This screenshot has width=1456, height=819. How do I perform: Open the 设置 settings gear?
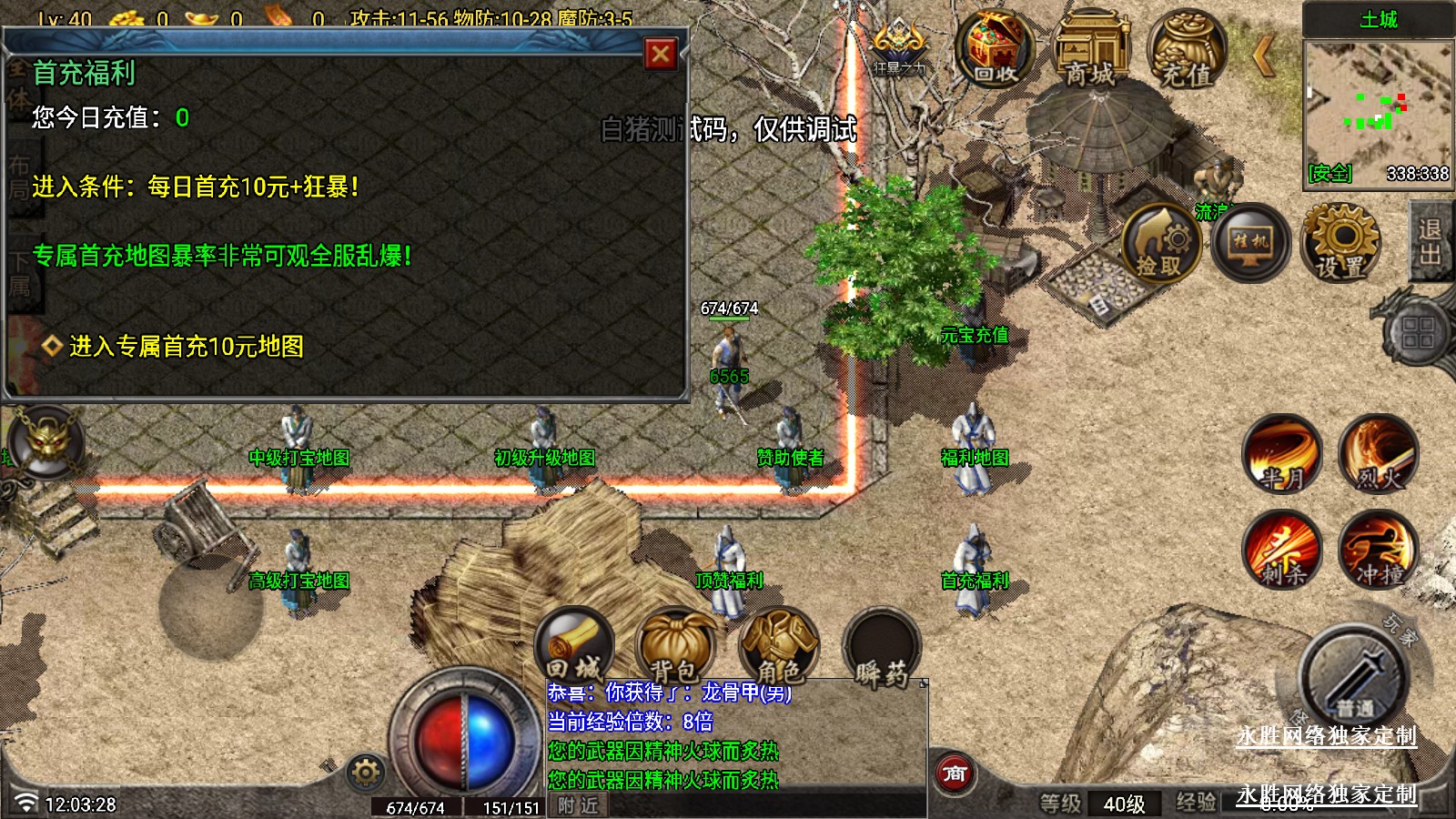pos(1340,243)
